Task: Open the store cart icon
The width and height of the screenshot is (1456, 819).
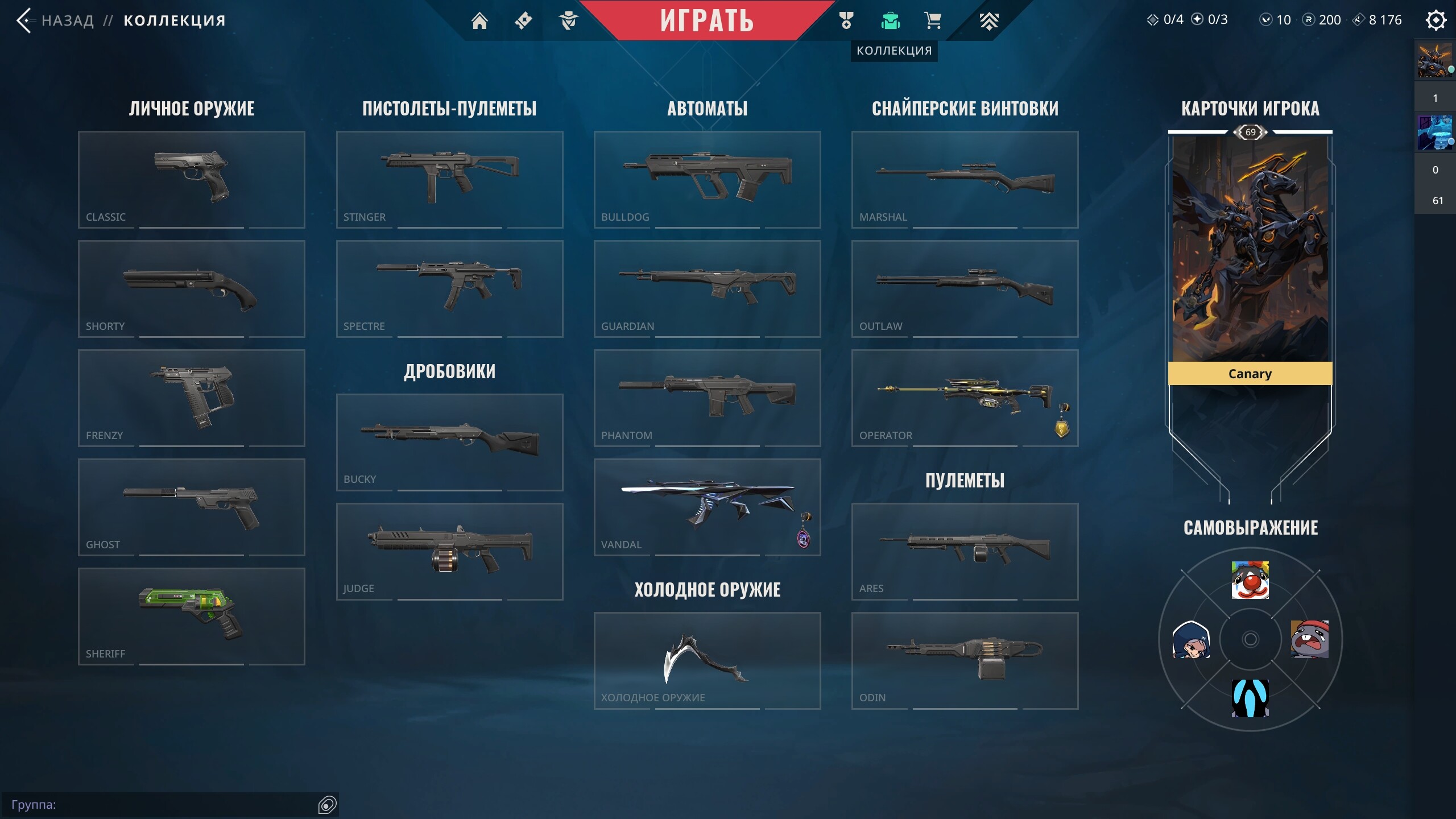Action: [x=933, y=20]
